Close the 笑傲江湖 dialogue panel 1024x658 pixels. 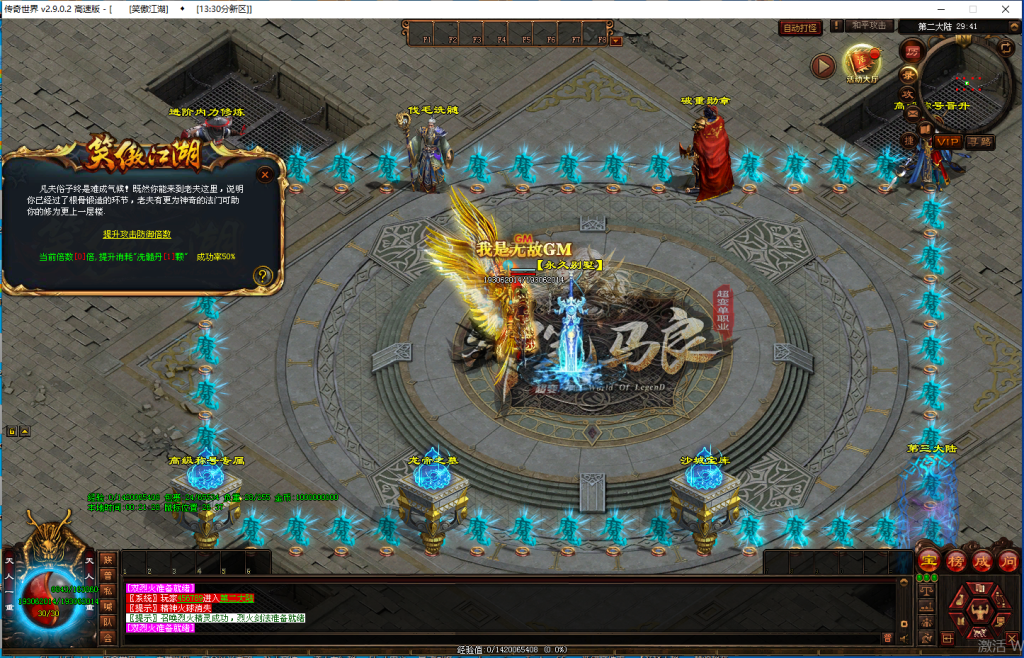point(265,173)
